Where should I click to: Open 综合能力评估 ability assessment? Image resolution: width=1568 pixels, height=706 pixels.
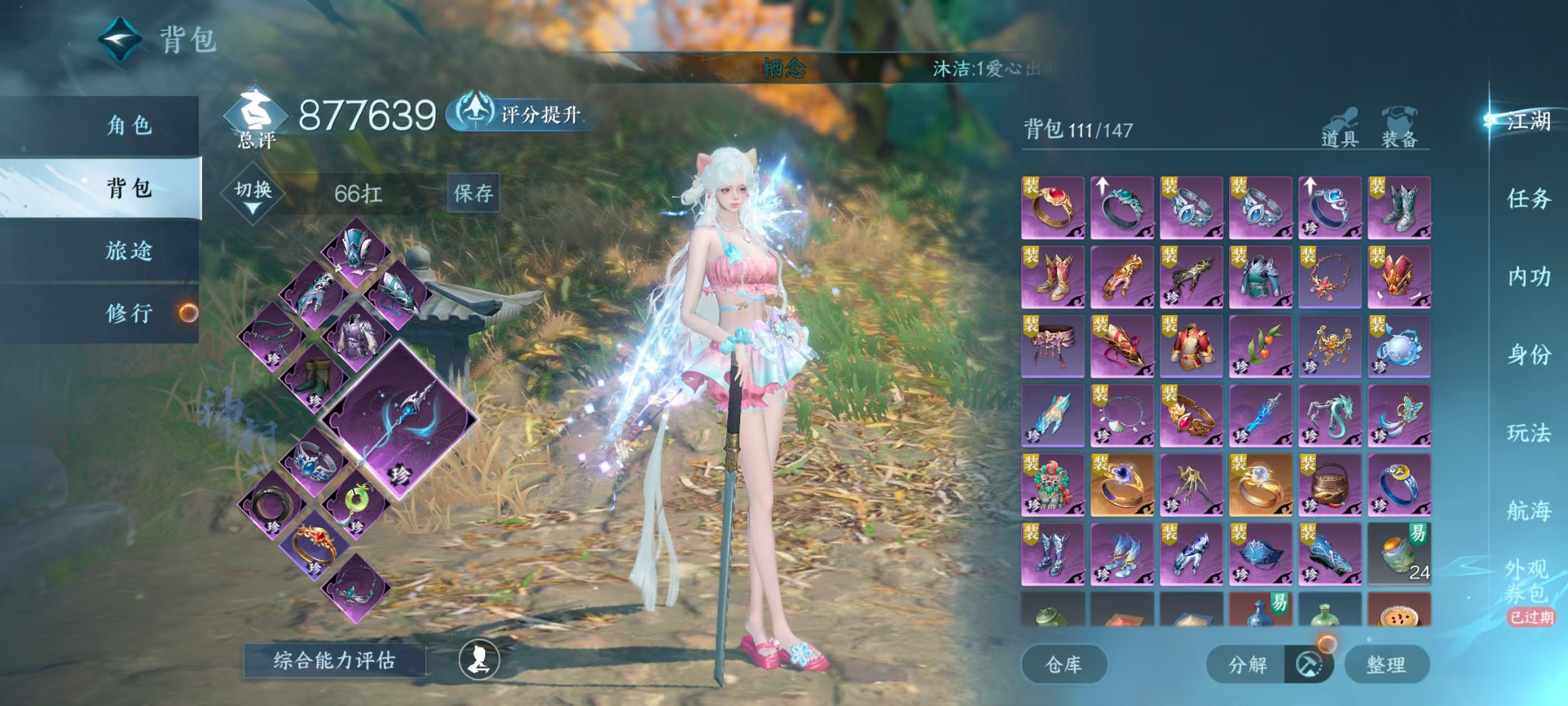[x=334, y=660]
